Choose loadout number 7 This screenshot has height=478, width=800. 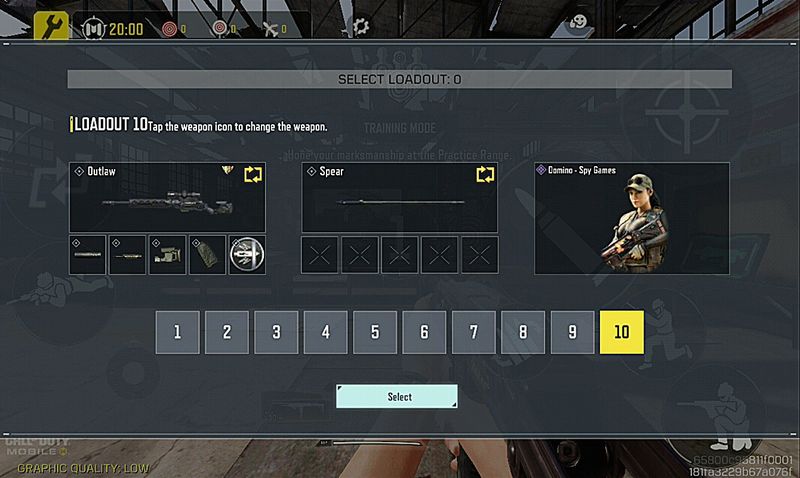coord(474,332)
